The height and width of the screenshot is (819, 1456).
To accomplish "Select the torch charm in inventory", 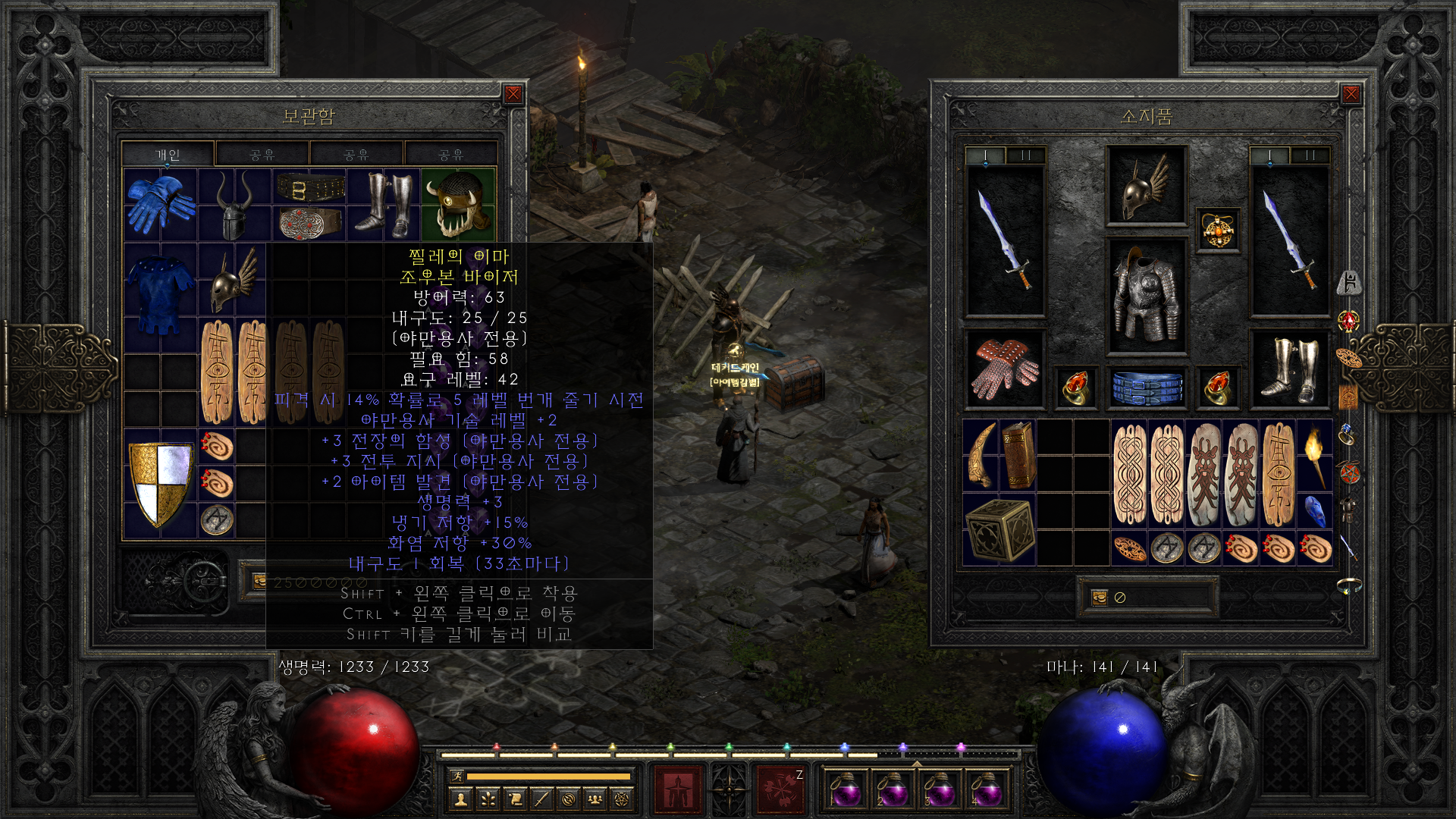I will [1314, 455].
